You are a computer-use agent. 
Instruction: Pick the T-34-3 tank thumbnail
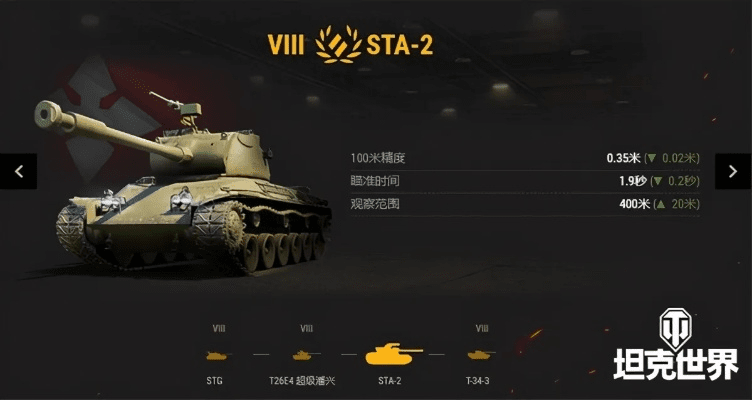coord(481,354)
